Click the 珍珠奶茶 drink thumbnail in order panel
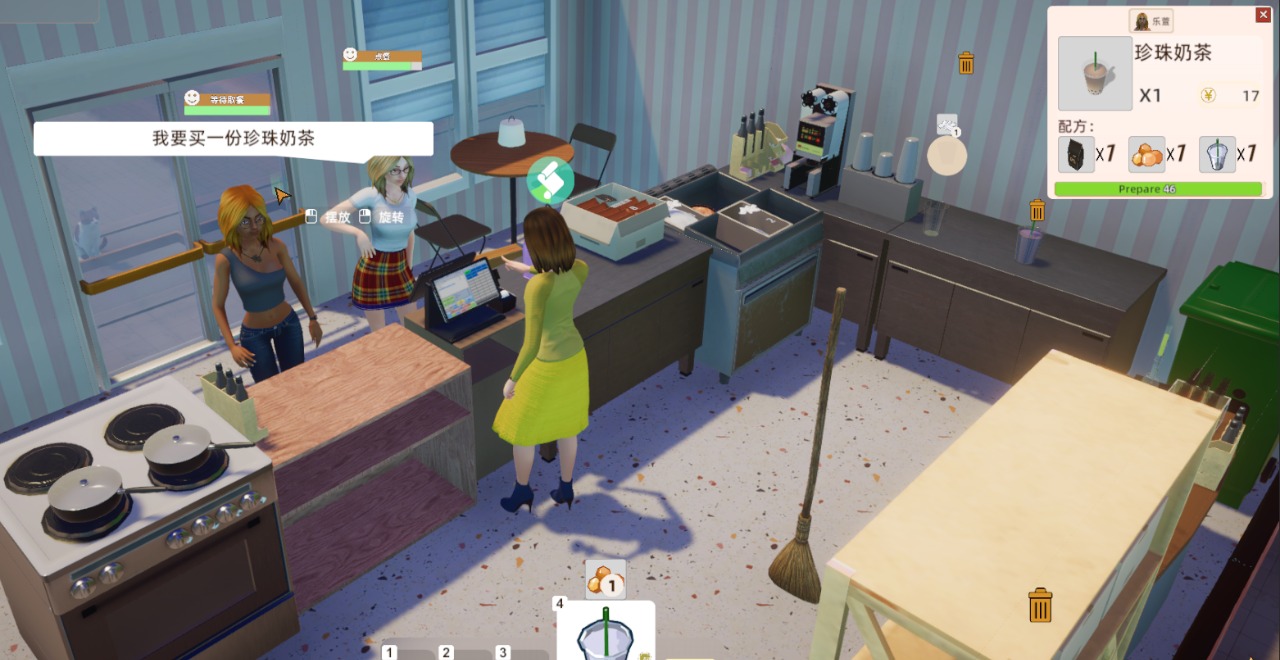1280x660 pixels. pos(1095,73)
